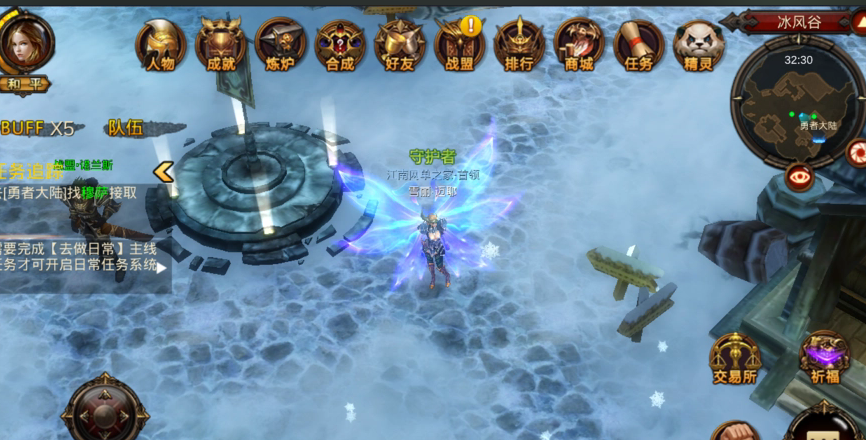The image size is (866, 440).
Task: Open the 成就 achievements menu
Action: click(x=220, y=45)
